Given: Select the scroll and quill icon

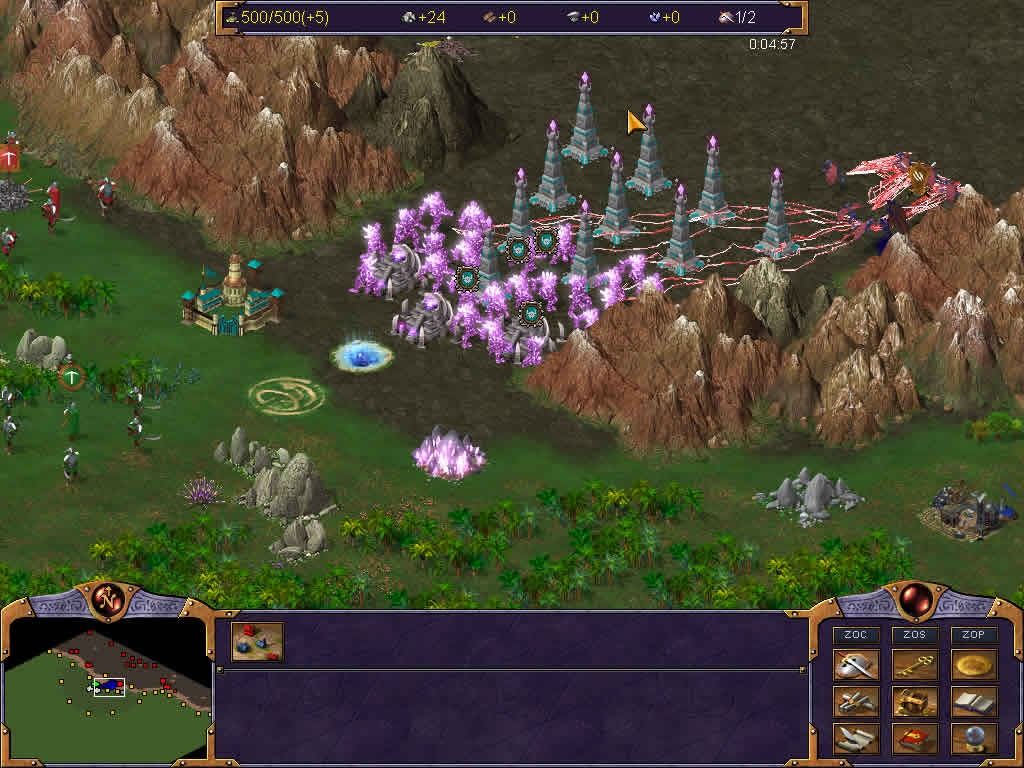Looking at the screenshot, I should [x=856, y=739].
